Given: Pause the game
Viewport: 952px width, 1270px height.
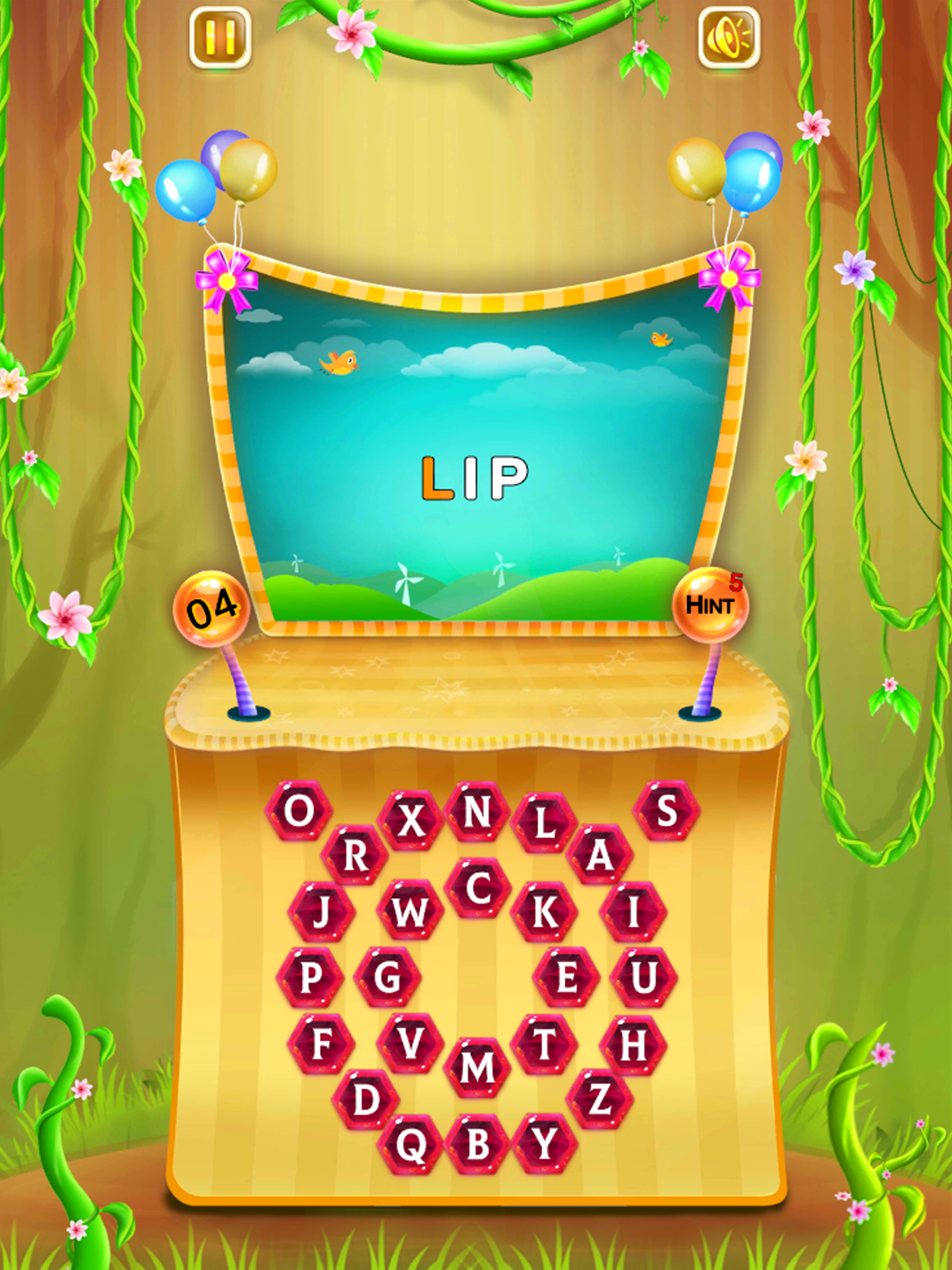Looking at the screenshot, I should point(220,38).
